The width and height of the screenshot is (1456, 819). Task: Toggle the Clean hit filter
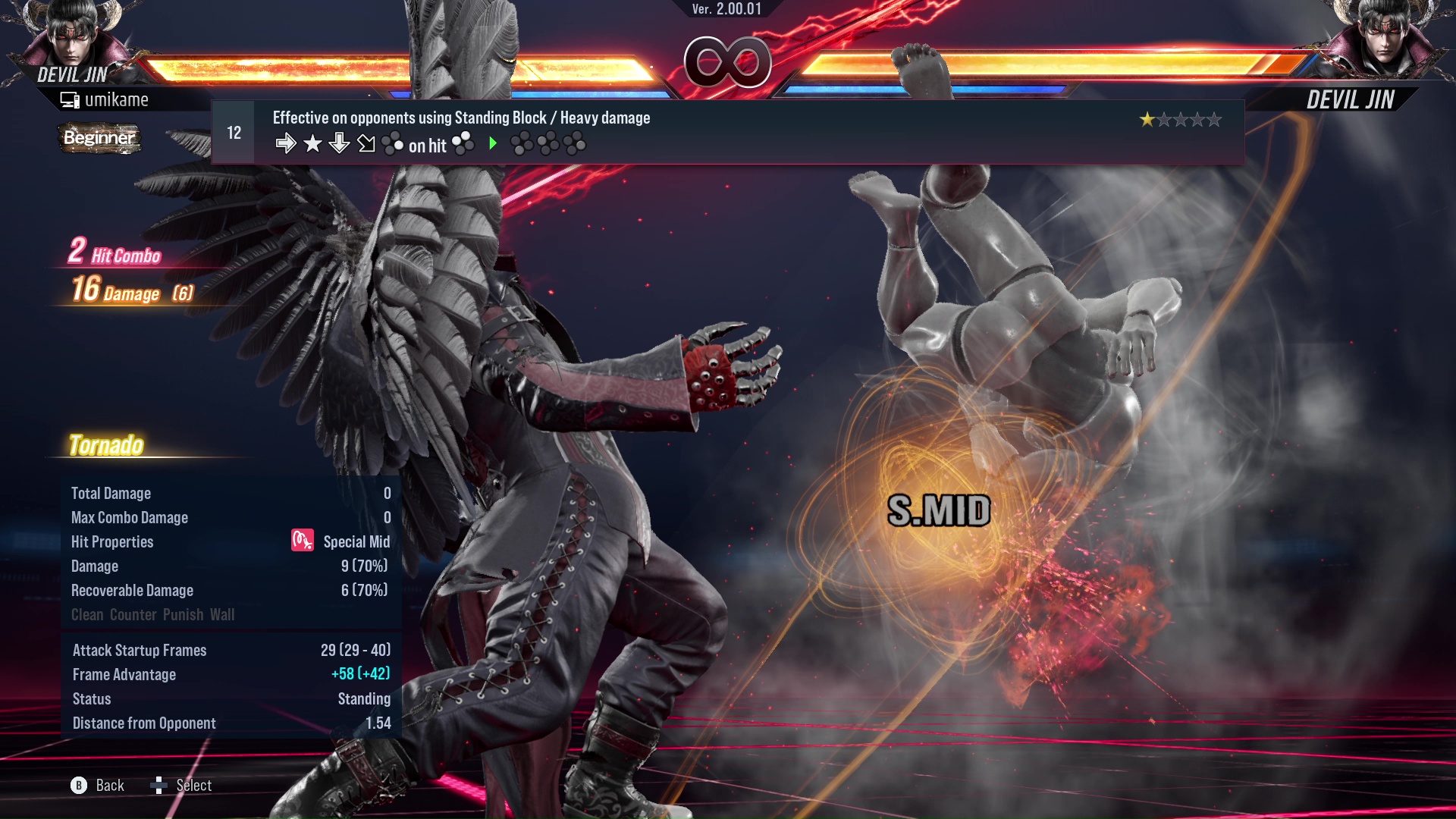pos(89,614)
